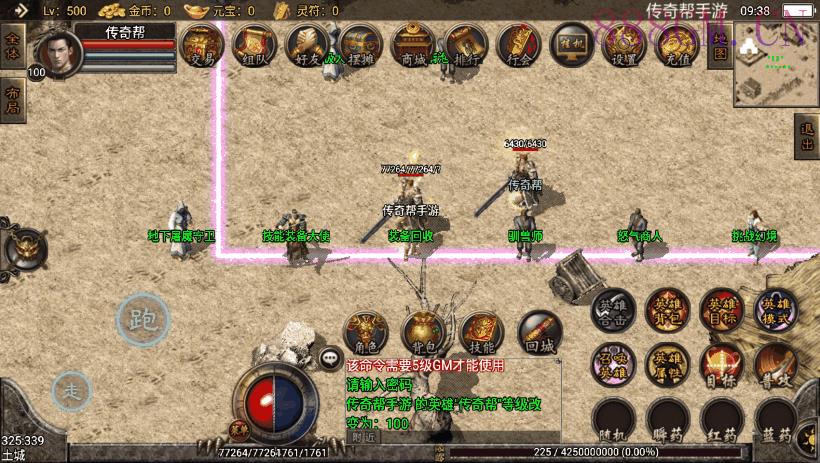820x463 pixels.
Task: Open the 交易 trade menu
Action: coord(202,45)
